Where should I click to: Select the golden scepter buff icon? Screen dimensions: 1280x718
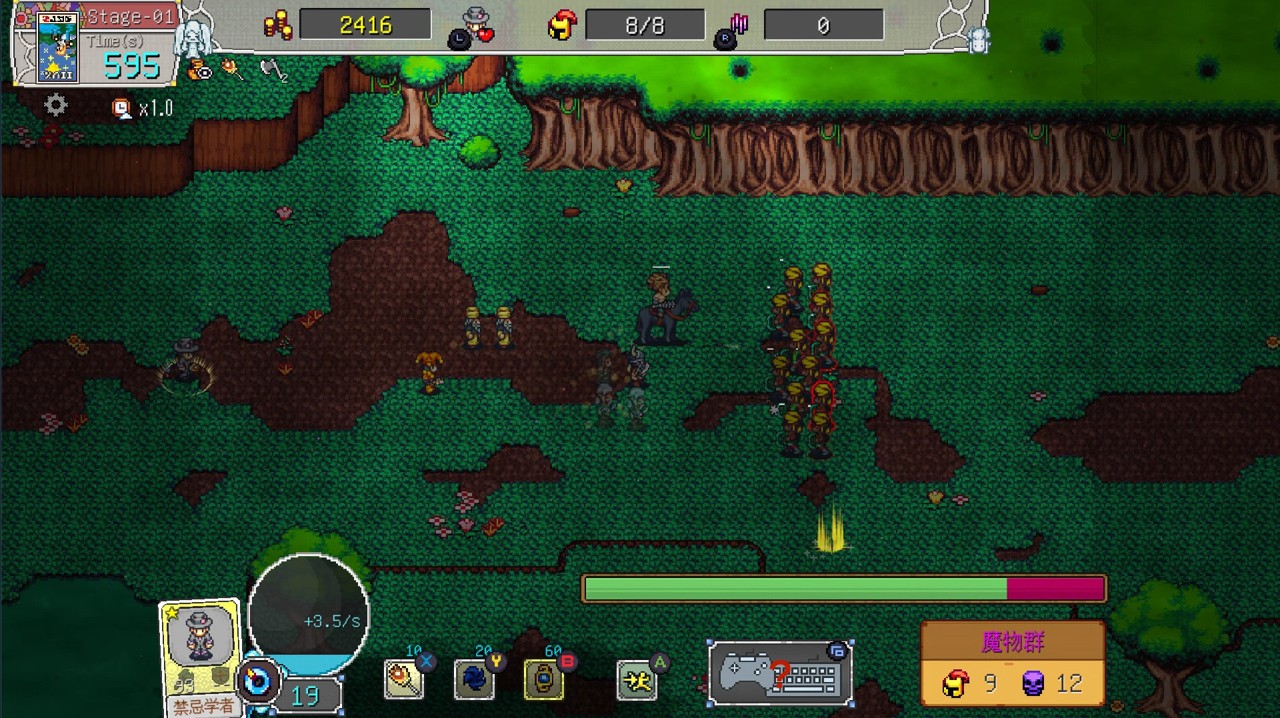coord(233,69)
